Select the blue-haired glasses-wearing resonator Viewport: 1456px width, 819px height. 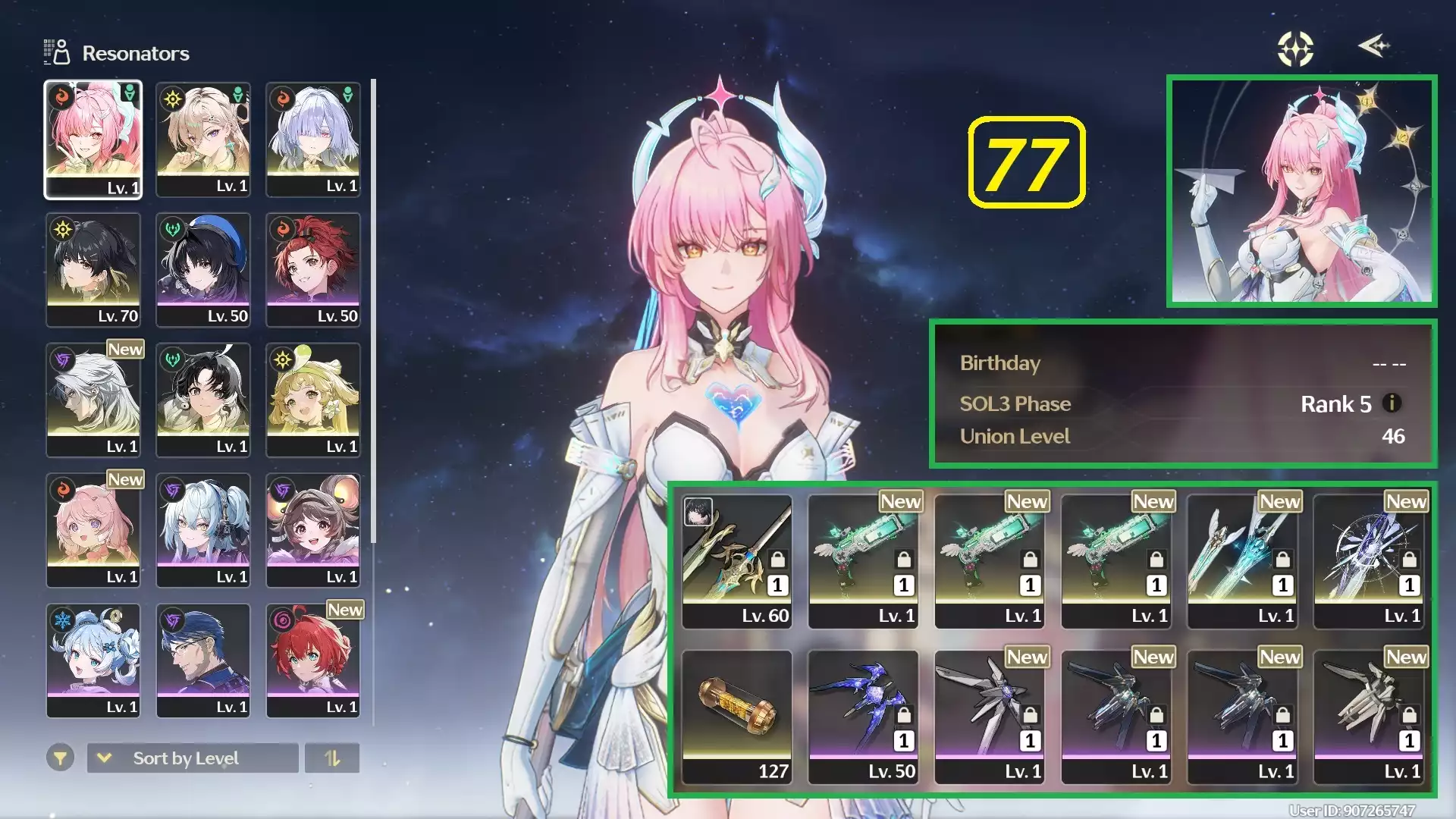pyautogui.click(x=202, y=661)
